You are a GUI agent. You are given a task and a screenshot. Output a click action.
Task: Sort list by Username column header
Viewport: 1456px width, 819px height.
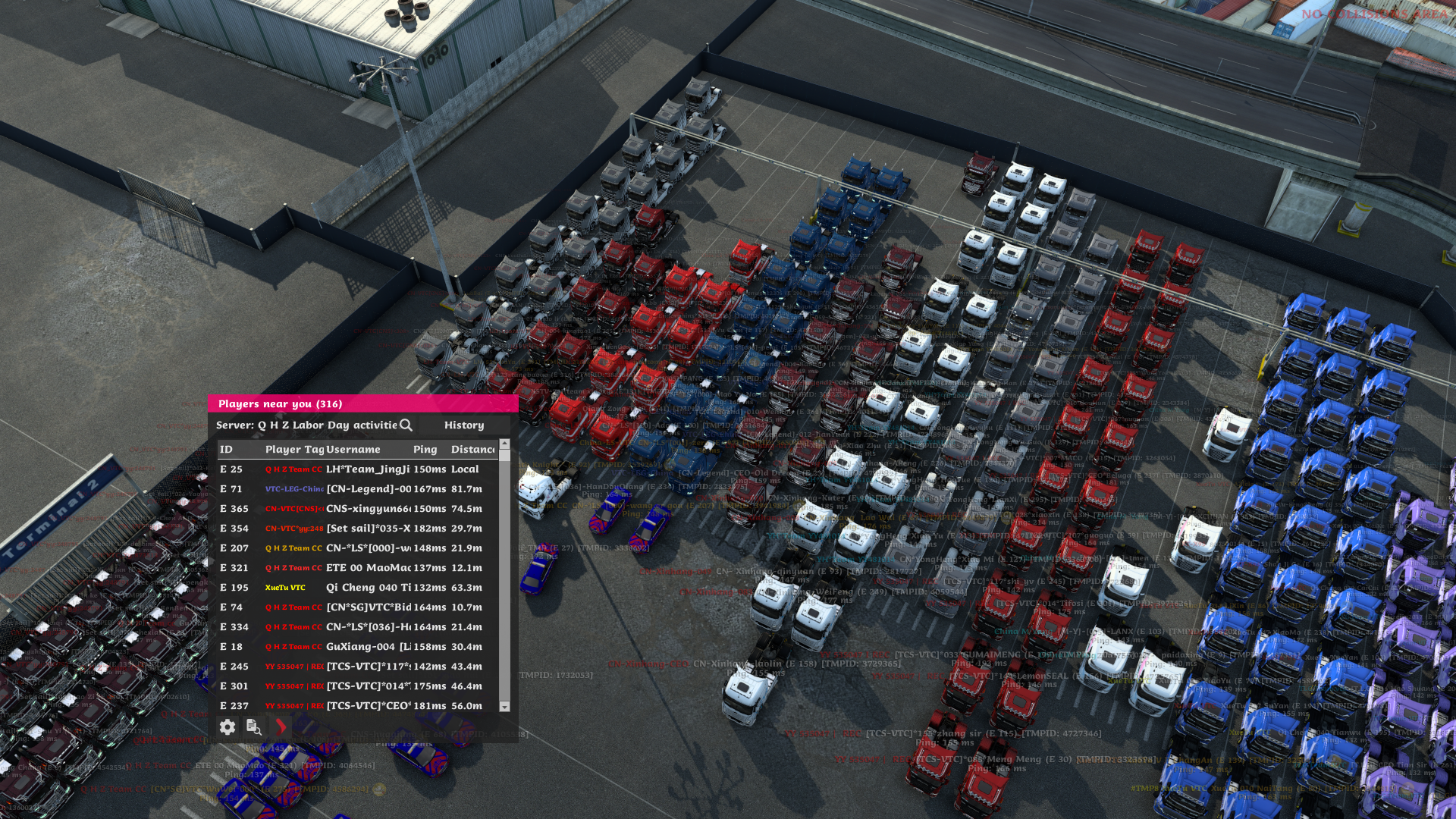[x=353, y=450]
